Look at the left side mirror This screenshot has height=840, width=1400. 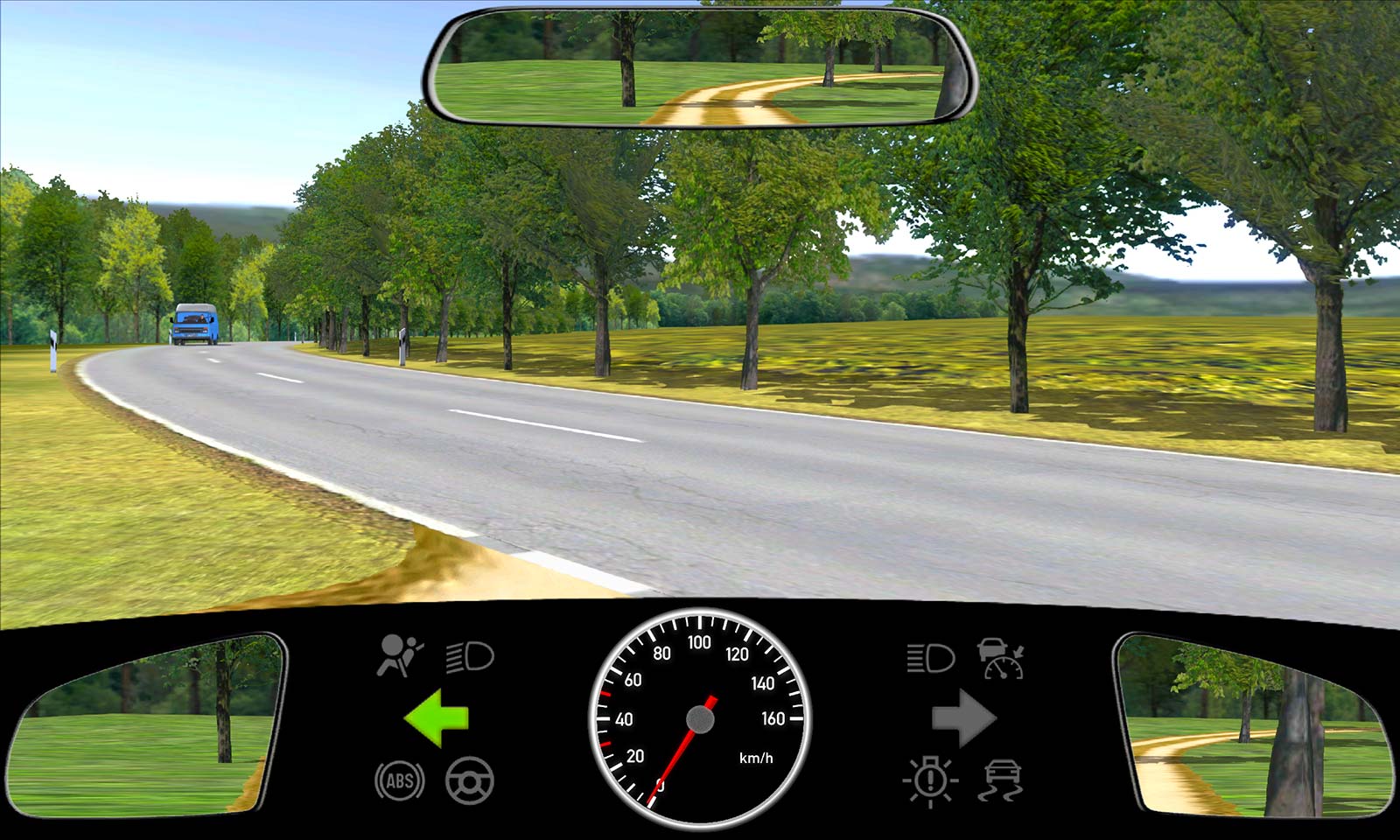(149, 724)
